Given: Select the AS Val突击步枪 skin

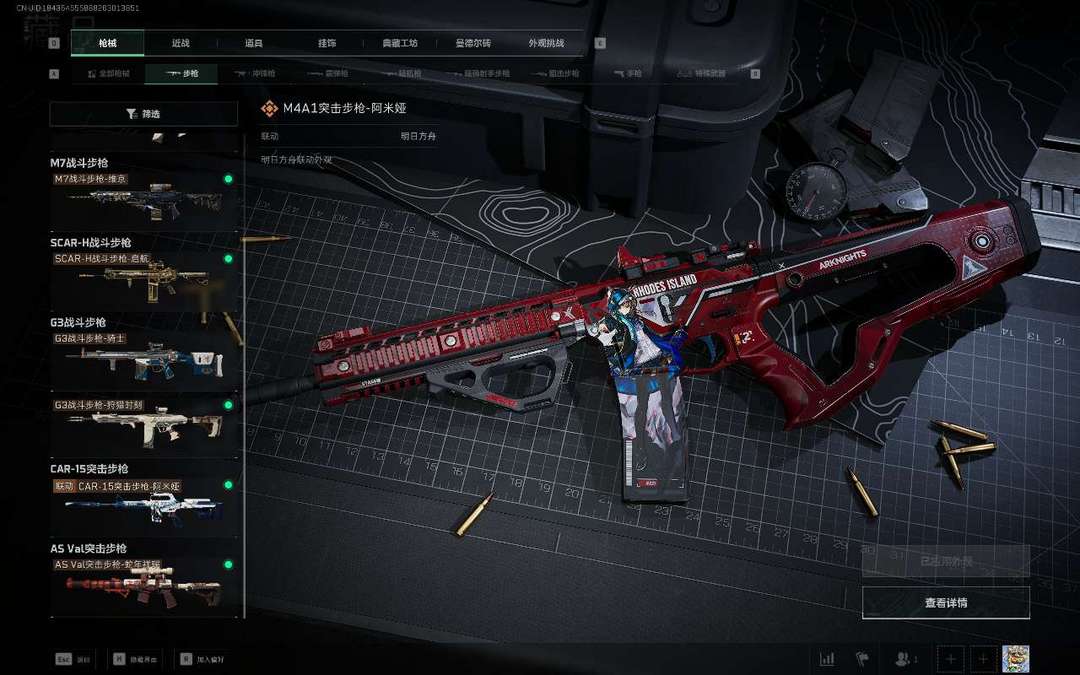Looking at the screenshot, I should 144,586.
